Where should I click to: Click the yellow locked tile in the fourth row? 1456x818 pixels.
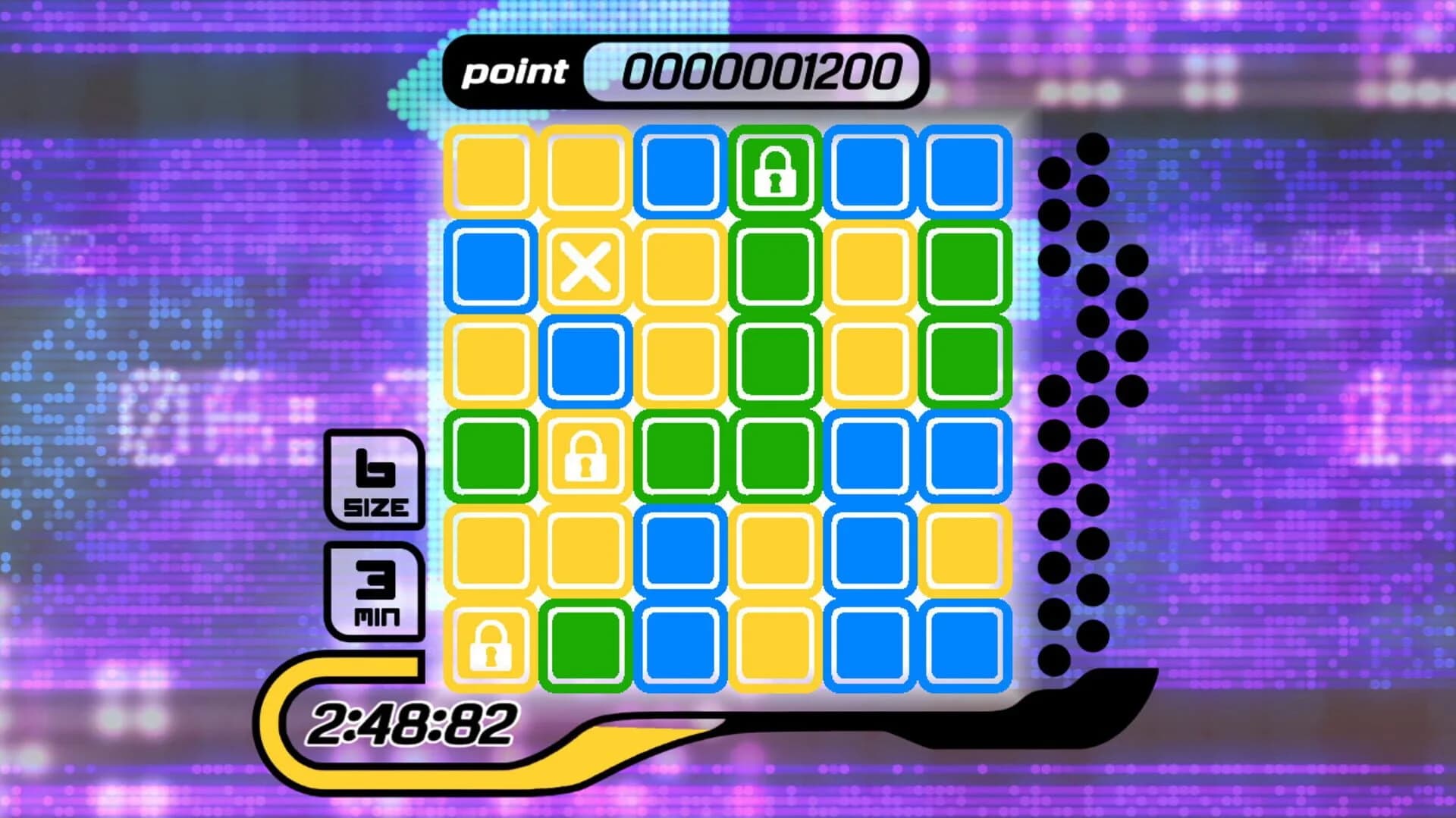pyautogui.click(x=584, y=456)
